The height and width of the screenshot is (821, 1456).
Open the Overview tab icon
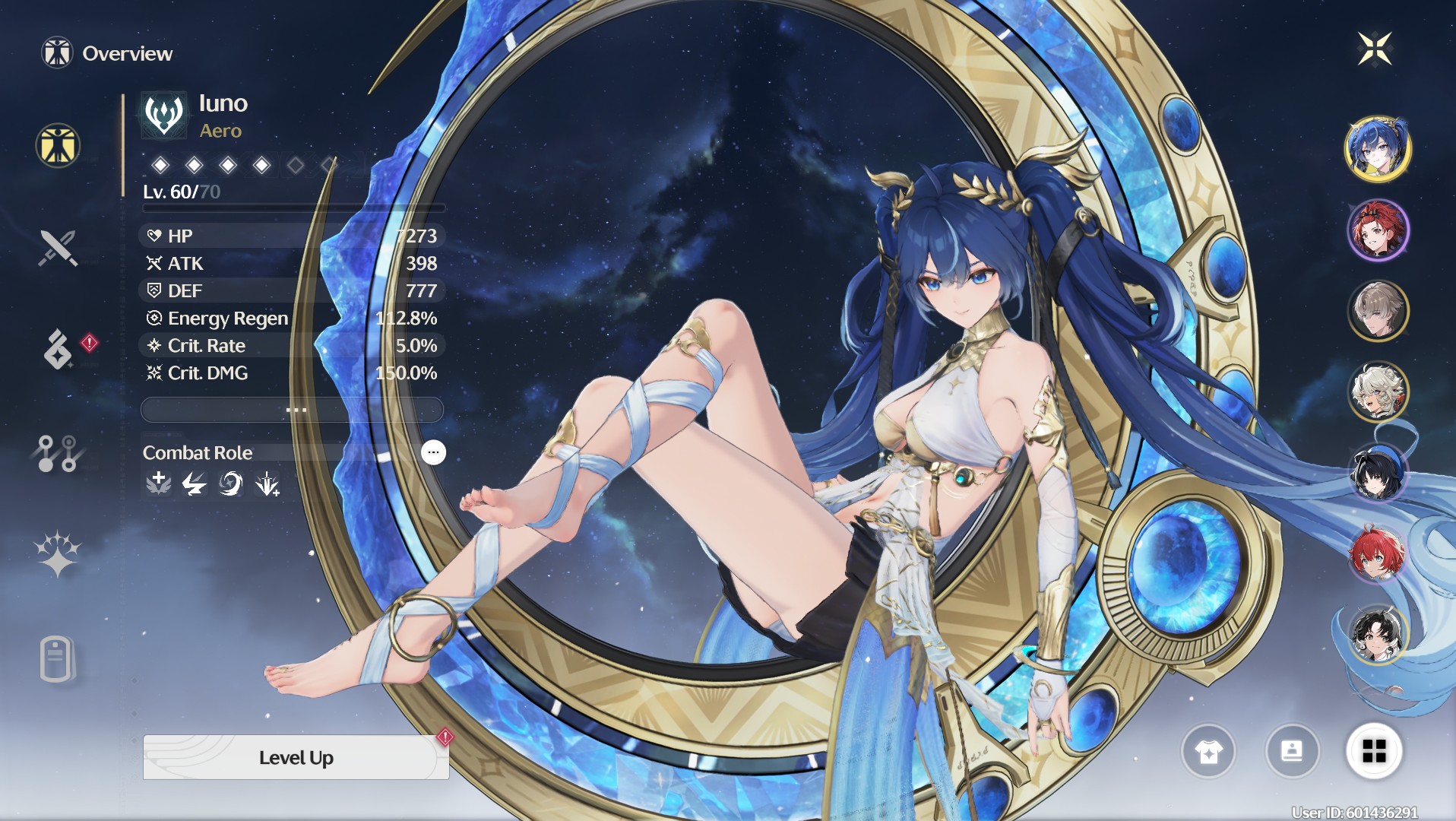58,145
